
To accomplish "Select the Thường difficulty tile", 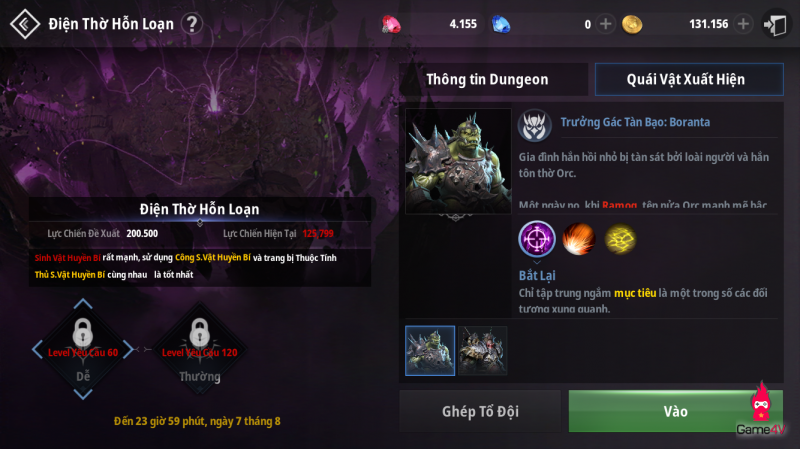I will (199, 350).
